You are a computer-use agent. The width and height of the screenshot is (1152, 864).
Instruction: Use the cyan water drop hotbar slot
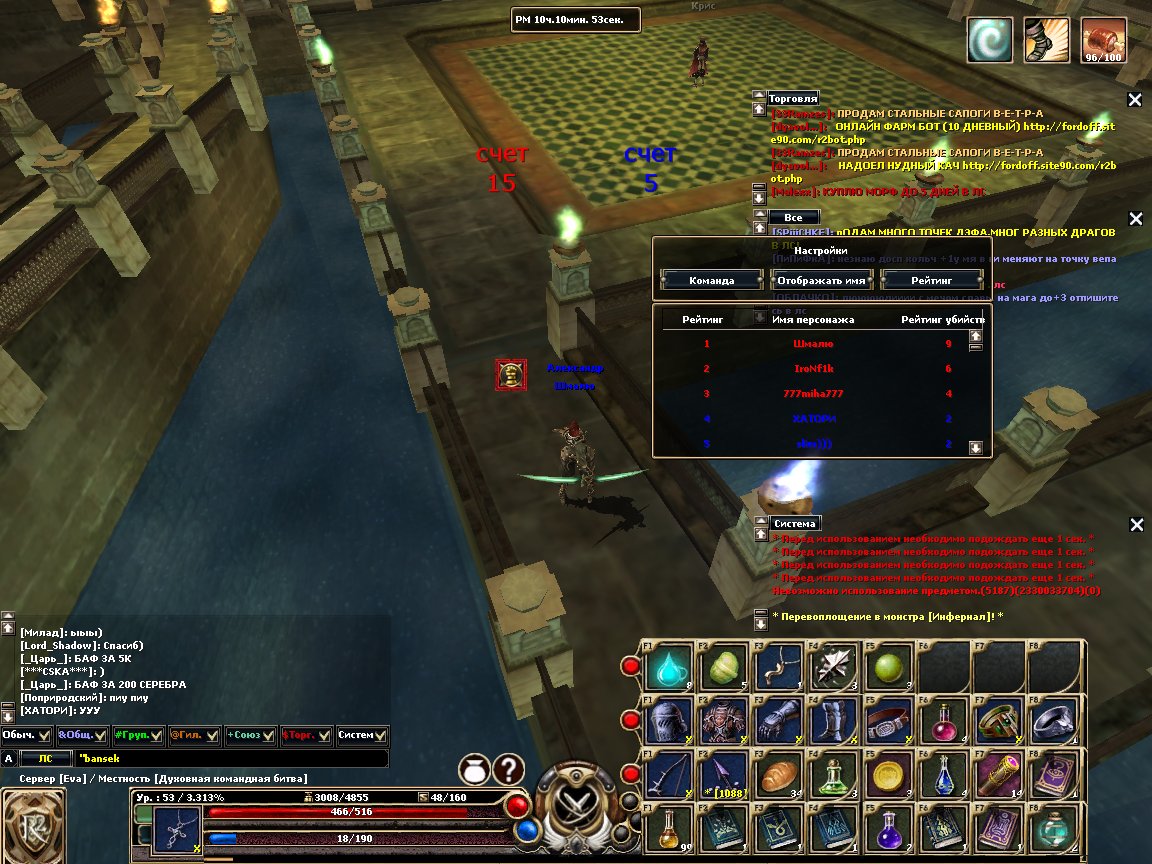click(x=665, y=667)
